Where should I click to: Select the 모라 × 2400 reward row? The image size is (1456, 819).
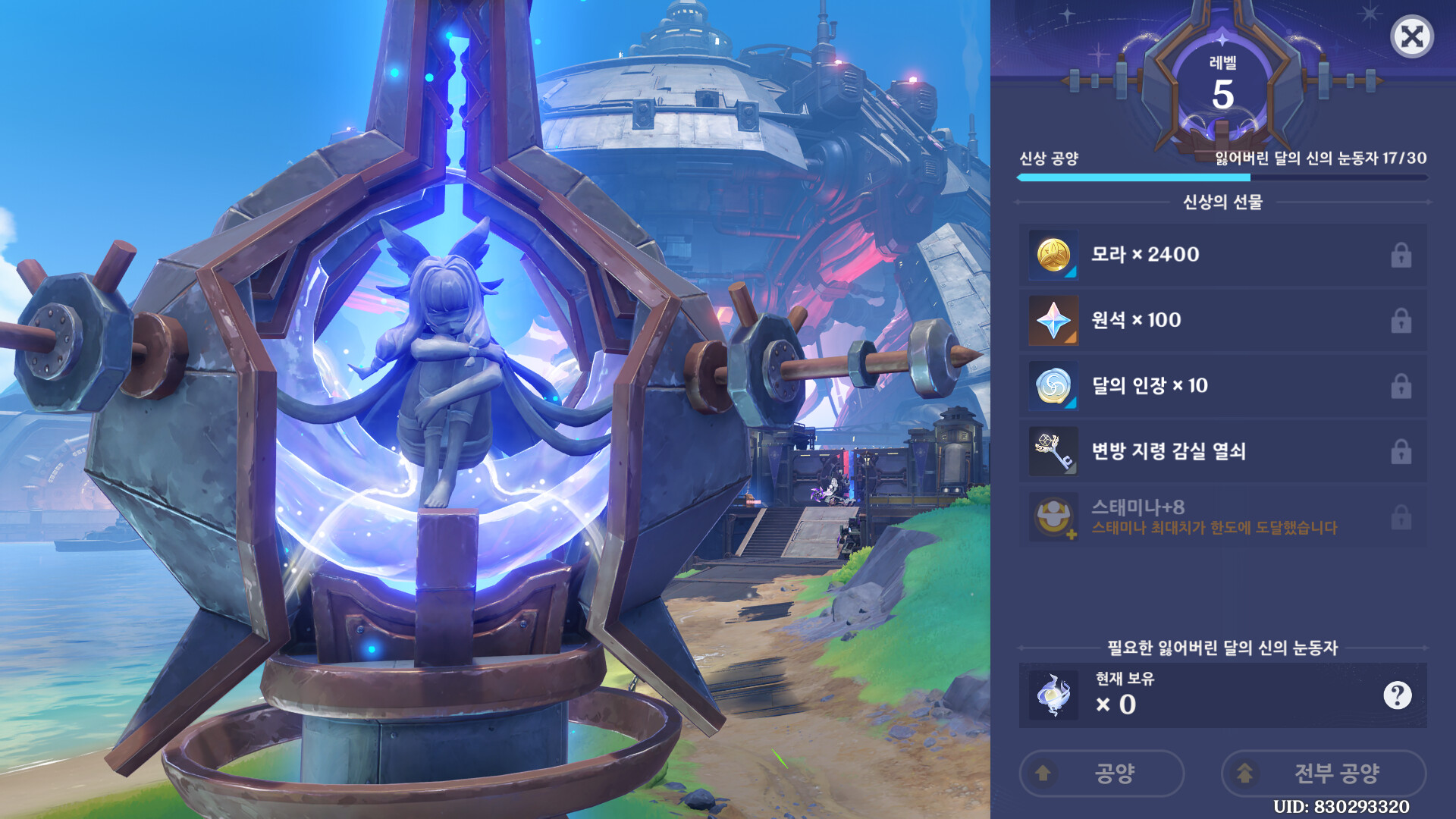tap(1222, 255)
